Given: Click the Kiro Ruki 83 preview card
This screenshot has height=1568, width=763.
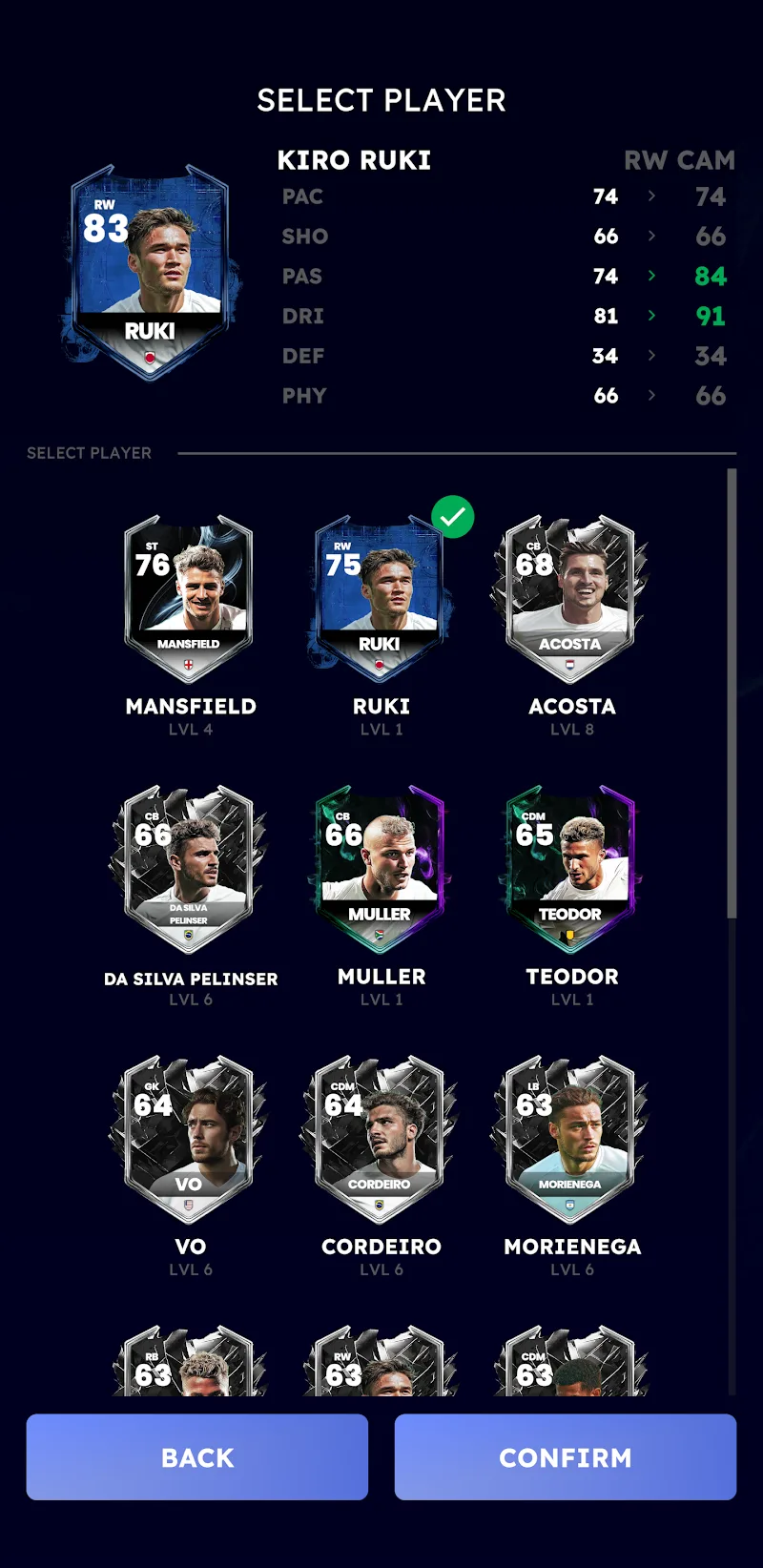Looking at the screenshot, I should click(x=151, y=274).
